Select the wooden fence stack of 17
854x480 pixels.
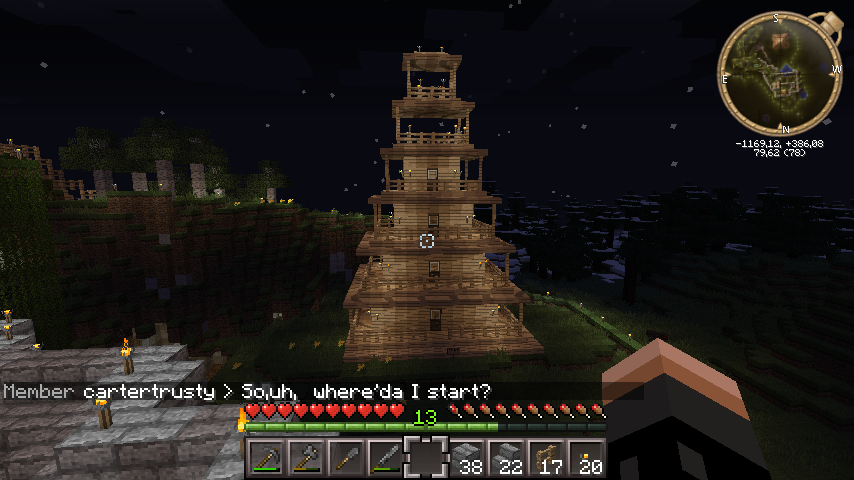pos(546,460)
